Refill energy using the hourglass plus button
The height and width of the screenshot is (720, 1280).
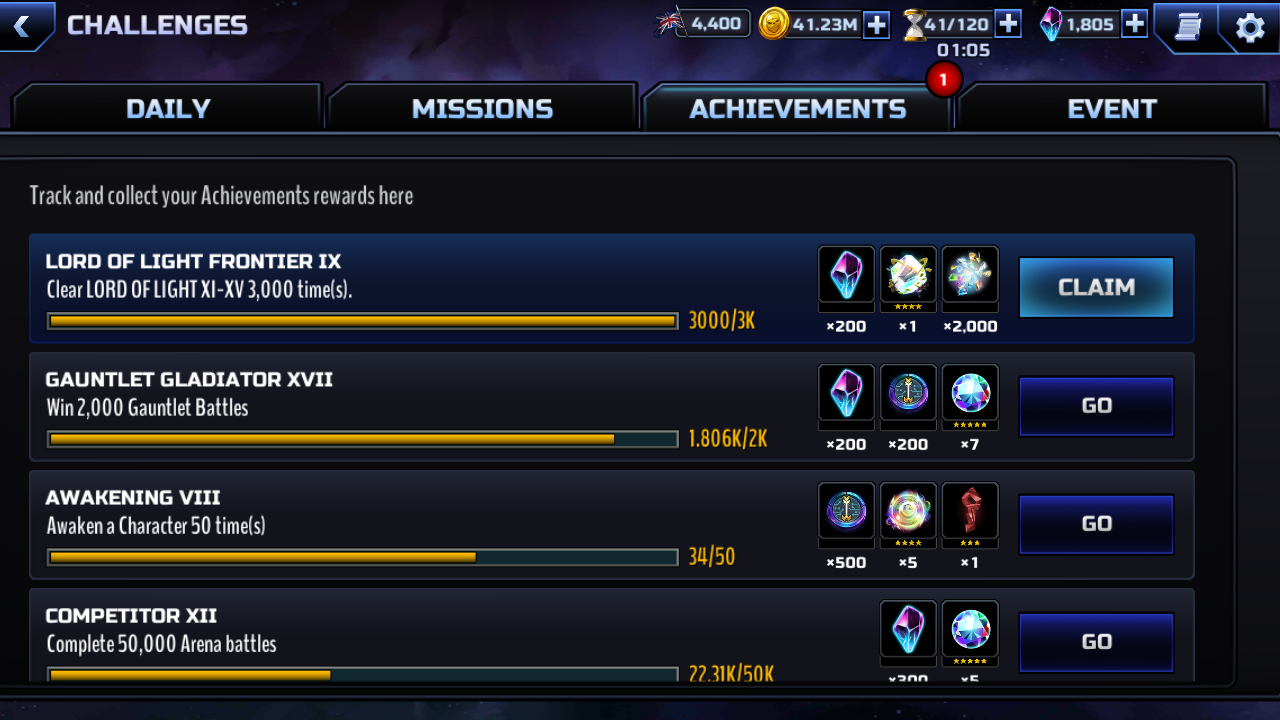pyautogui.click(x=1007, y=24)
